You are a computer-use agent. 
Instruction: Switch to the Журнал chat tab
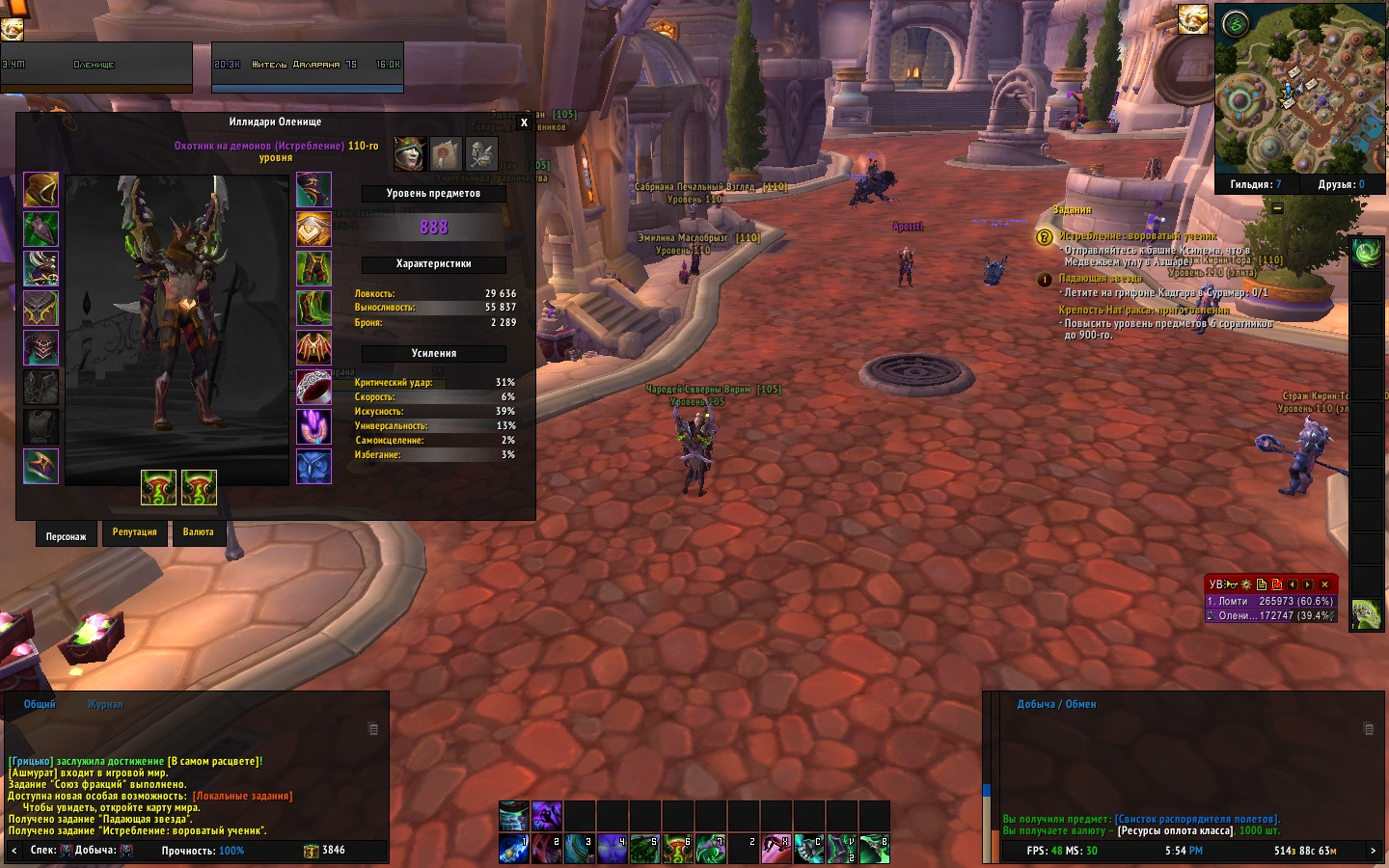(105, 705)
